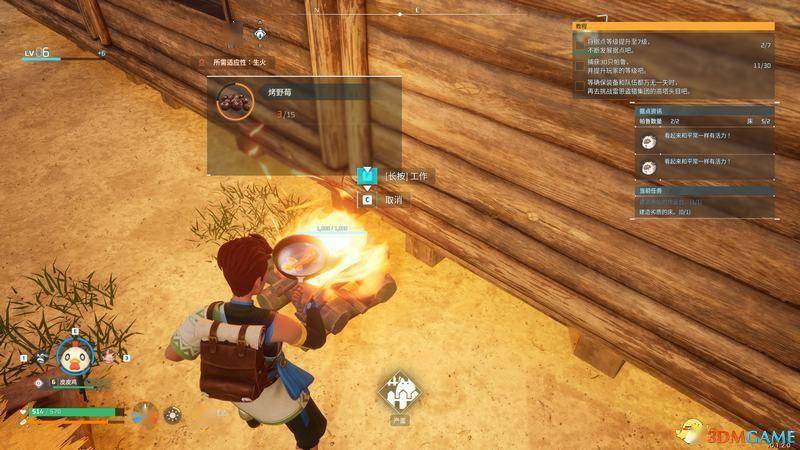Select the pink right party Pal icon
The image size is (800, 450).
pyautogui.click(x=109, y=355)
